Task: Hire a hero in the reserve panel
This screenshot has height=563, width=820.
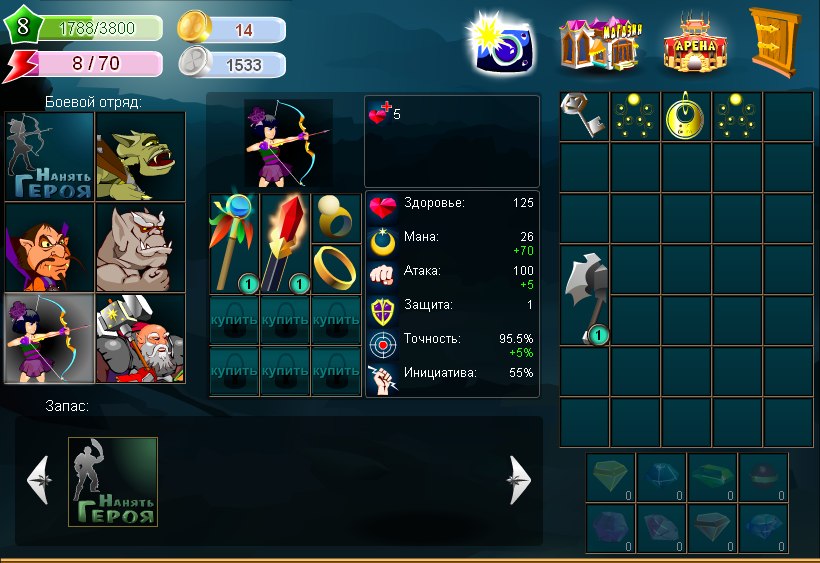Action: (112, 481)
